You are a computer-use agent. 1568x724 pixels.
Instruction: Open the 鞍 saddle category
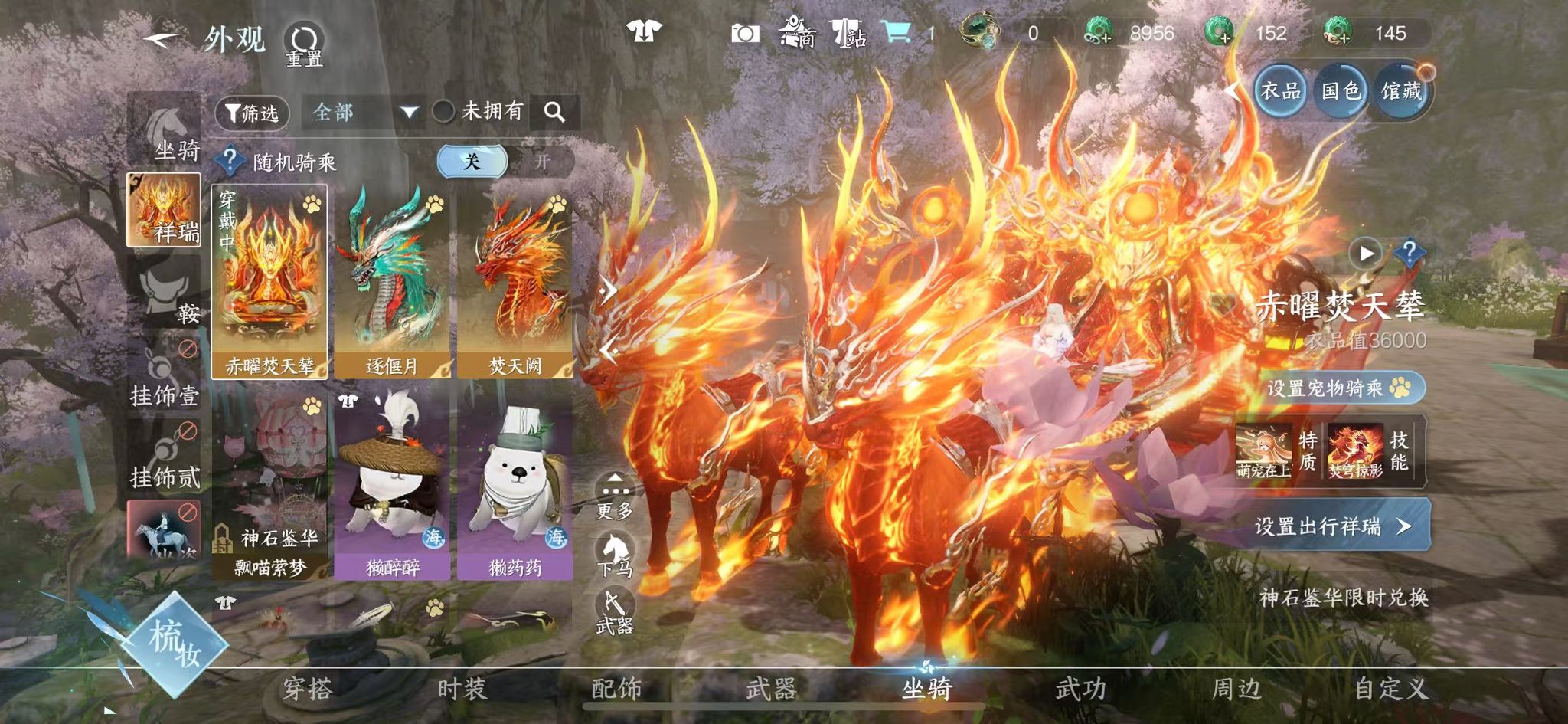coord(165,293)
